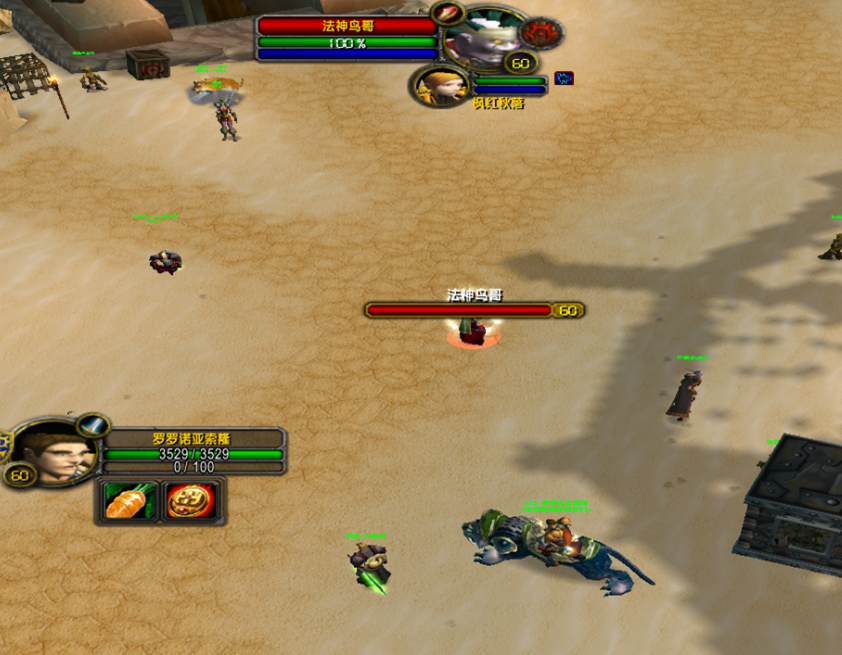
Task: Click the blue buff icon beside 枫红秋落
Action: pyautogui.click(x=564, y=78)
